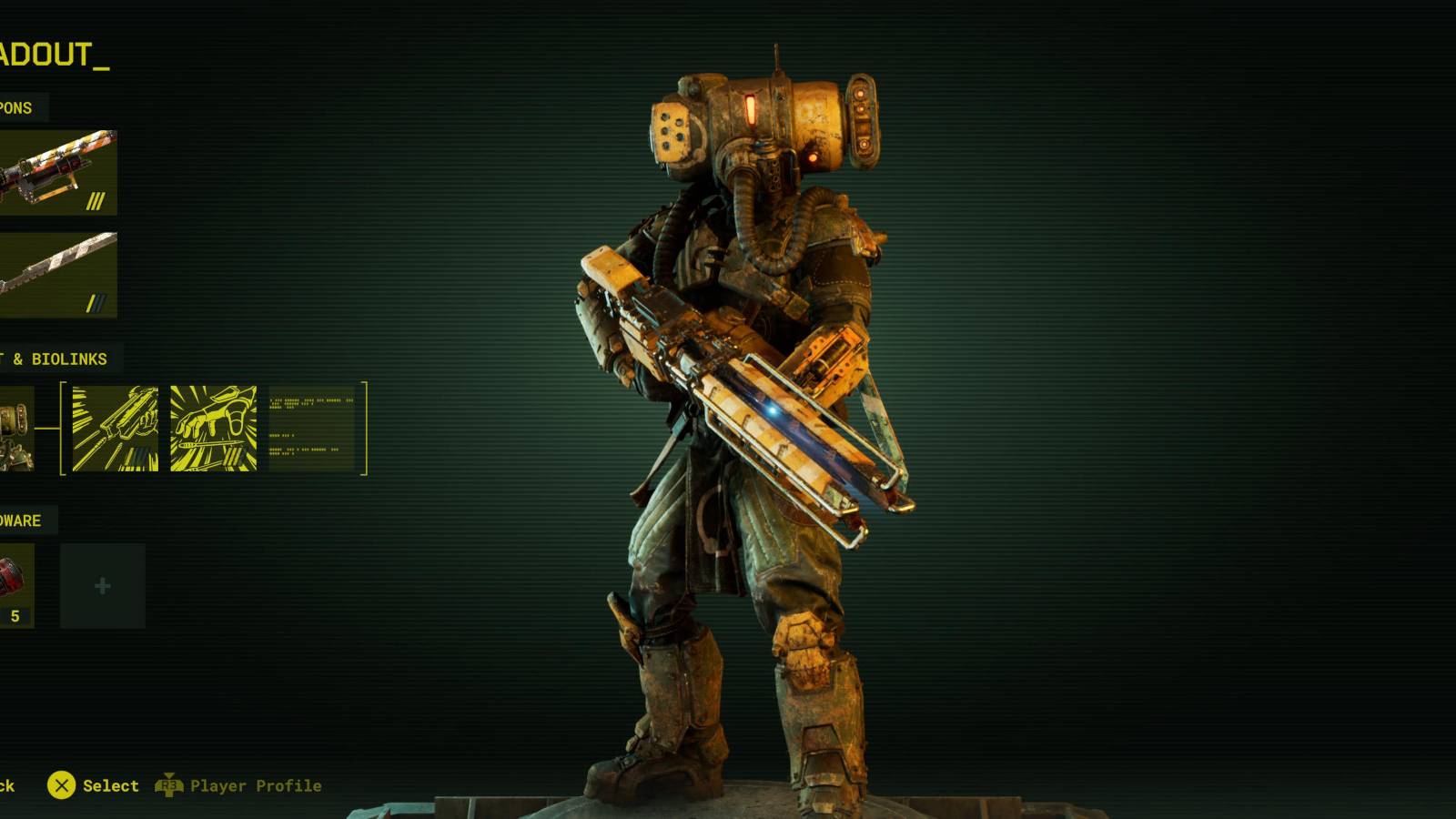Screen dimensions: 1456x819
Task: Click the plus icon to add hardware
Action: coord(102,585)
